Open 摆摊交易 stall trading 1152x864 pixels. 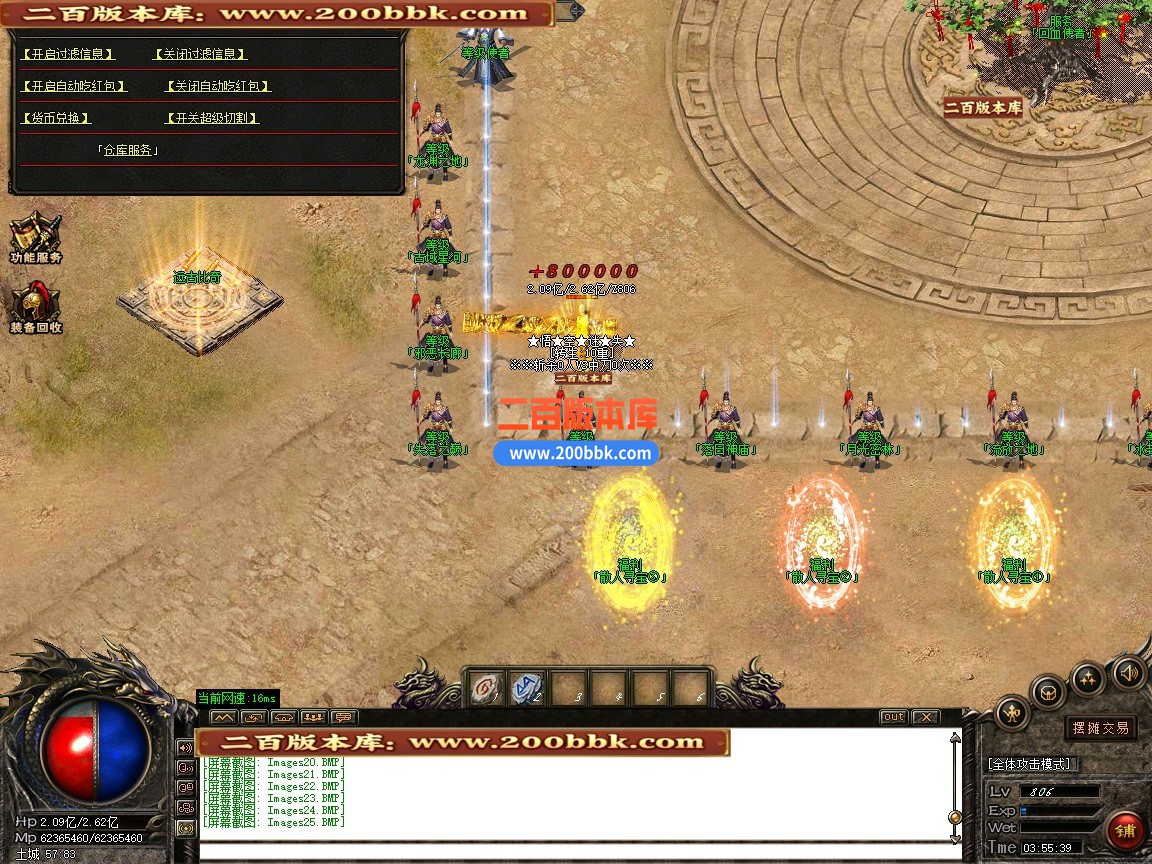coord(1100,728)
